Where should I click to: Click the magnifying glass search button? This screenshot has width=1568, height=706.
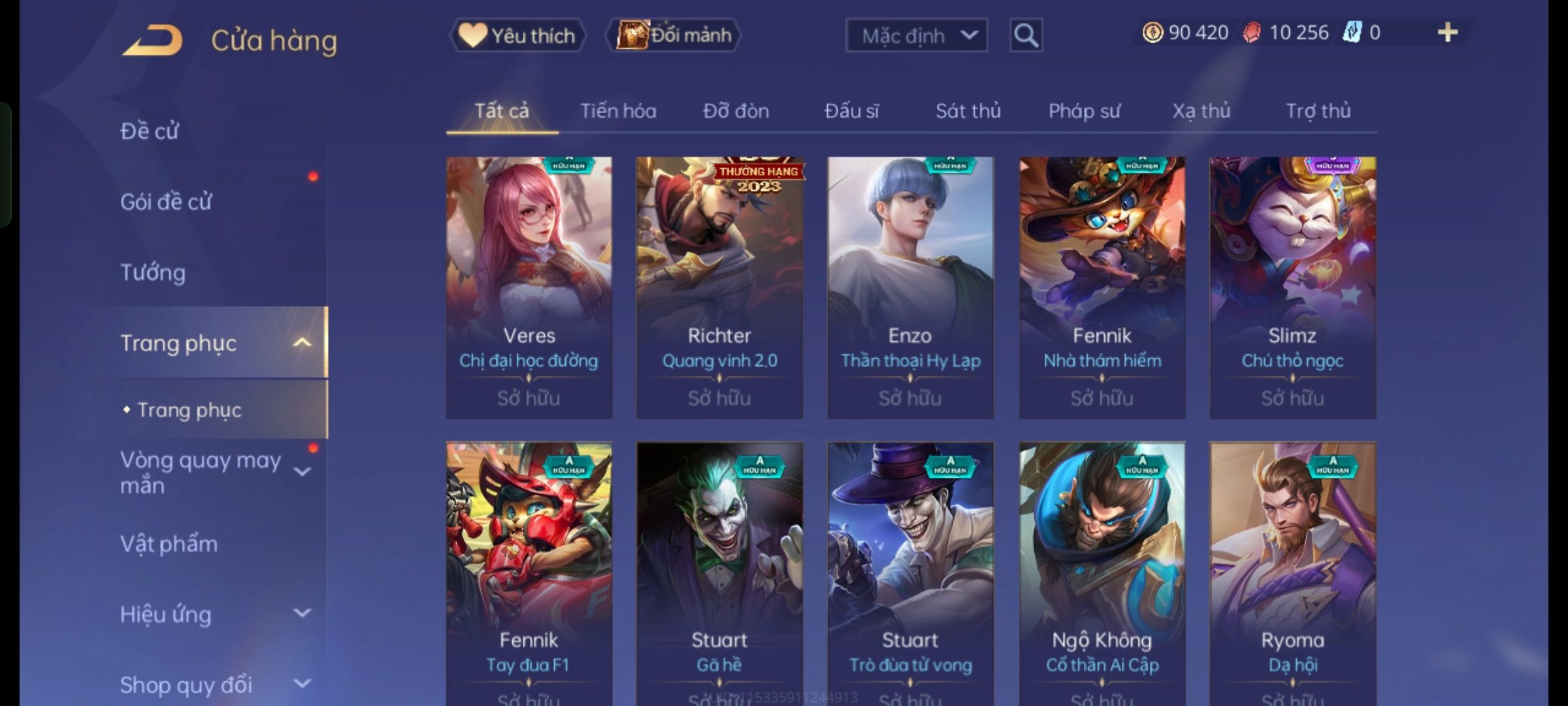point(1026,35)
